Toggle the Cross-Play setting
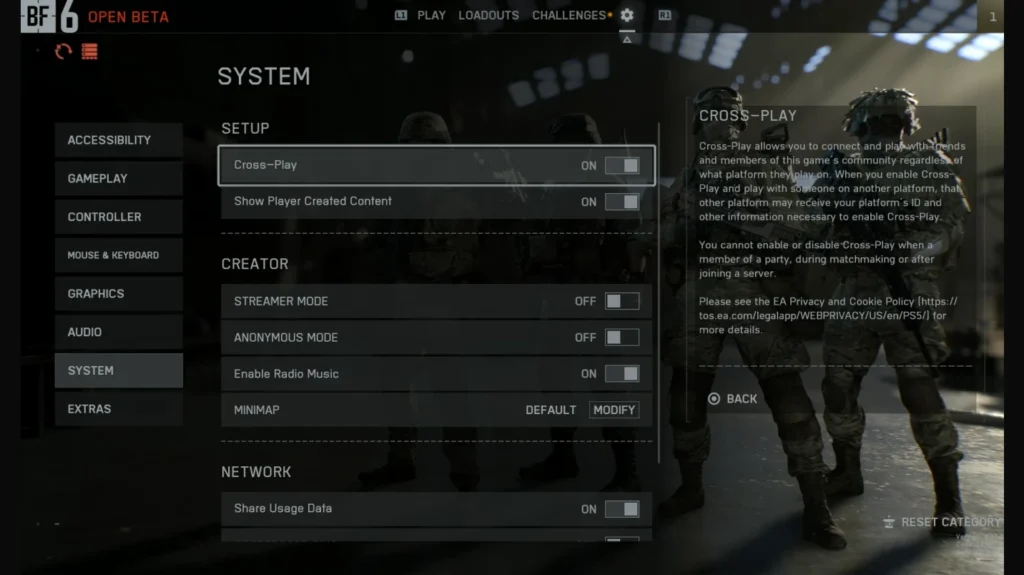Image resolution: width=1024 pixels, height=575 pixels. pyautogui.click(x=621, y=165)
